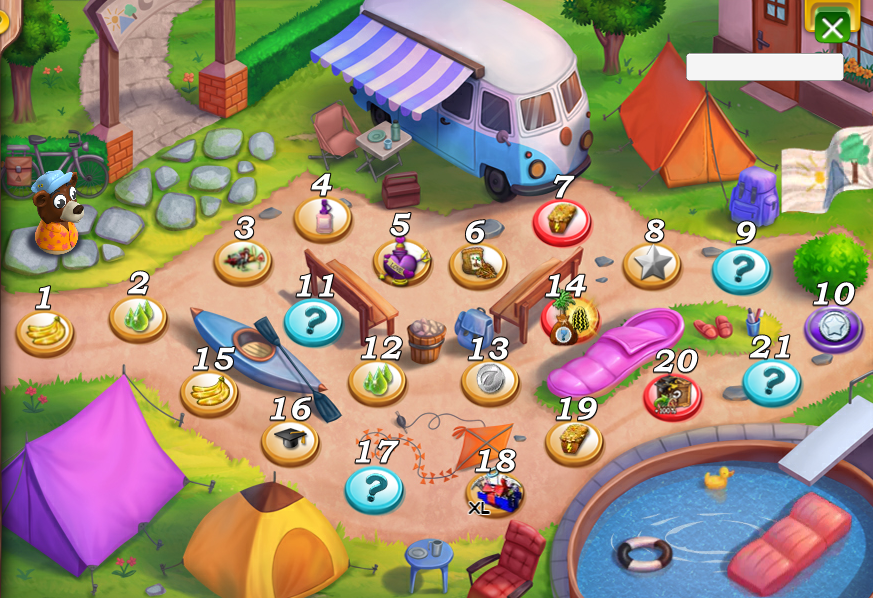Select the purple level 10 star node

point(741,269)
